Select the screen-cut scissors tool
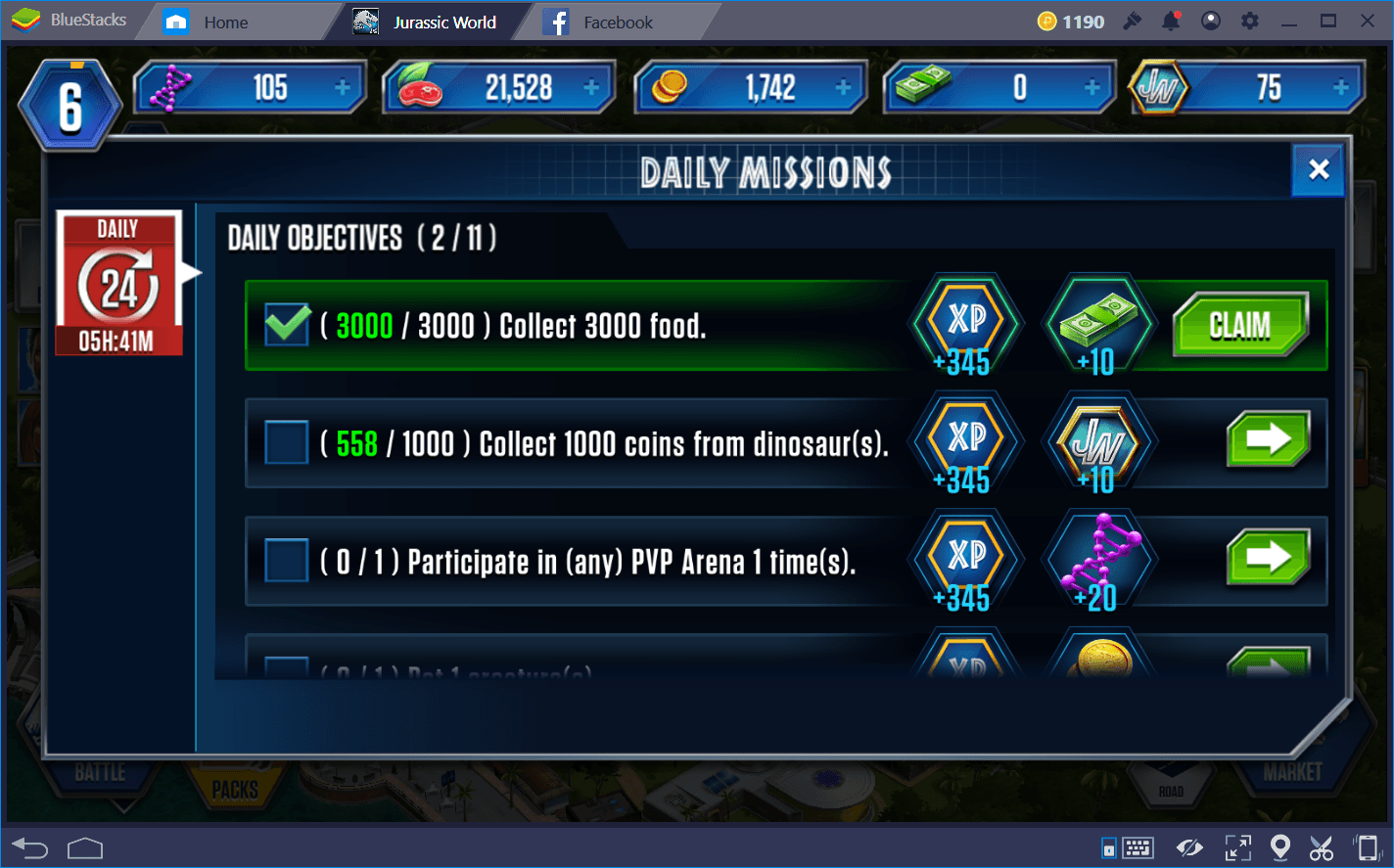 coord(1322,847)
